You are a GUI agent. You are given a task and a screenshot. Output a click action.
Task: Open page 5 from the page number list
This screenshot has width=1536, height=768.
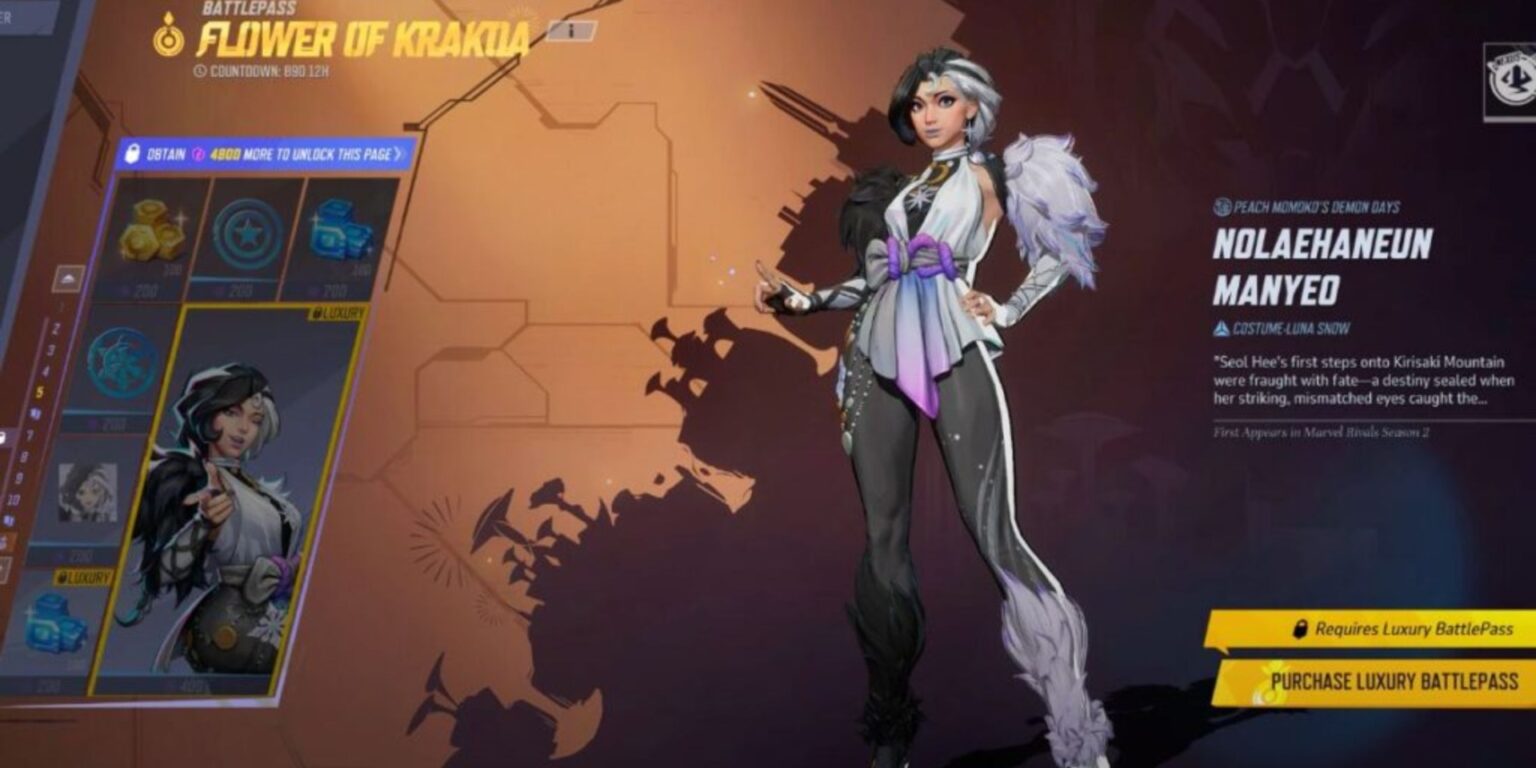click(40, 389)
